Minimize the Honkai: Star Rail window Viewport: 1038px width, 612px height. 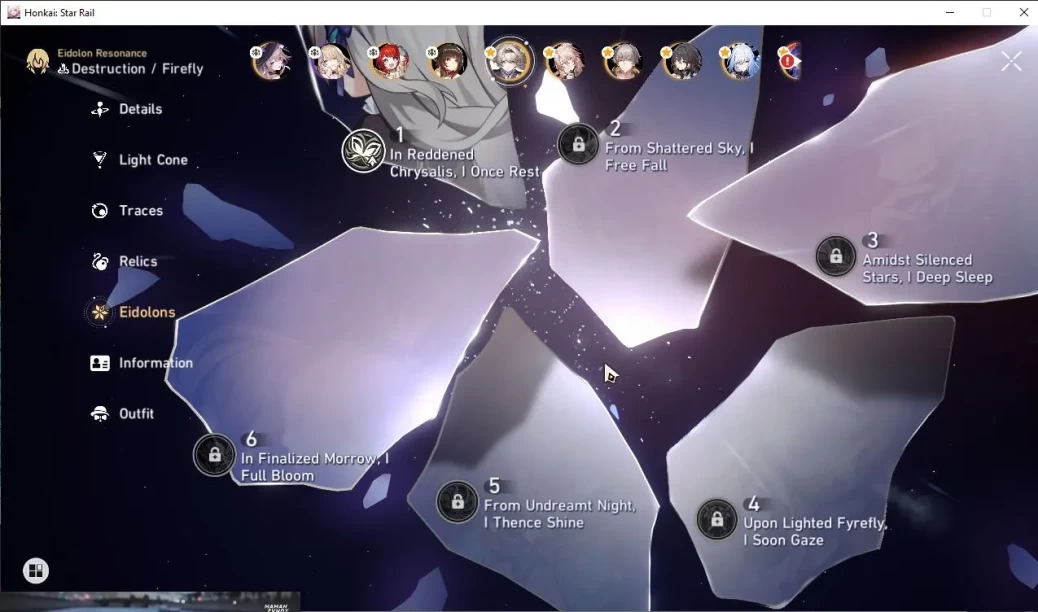click(949, 12)
